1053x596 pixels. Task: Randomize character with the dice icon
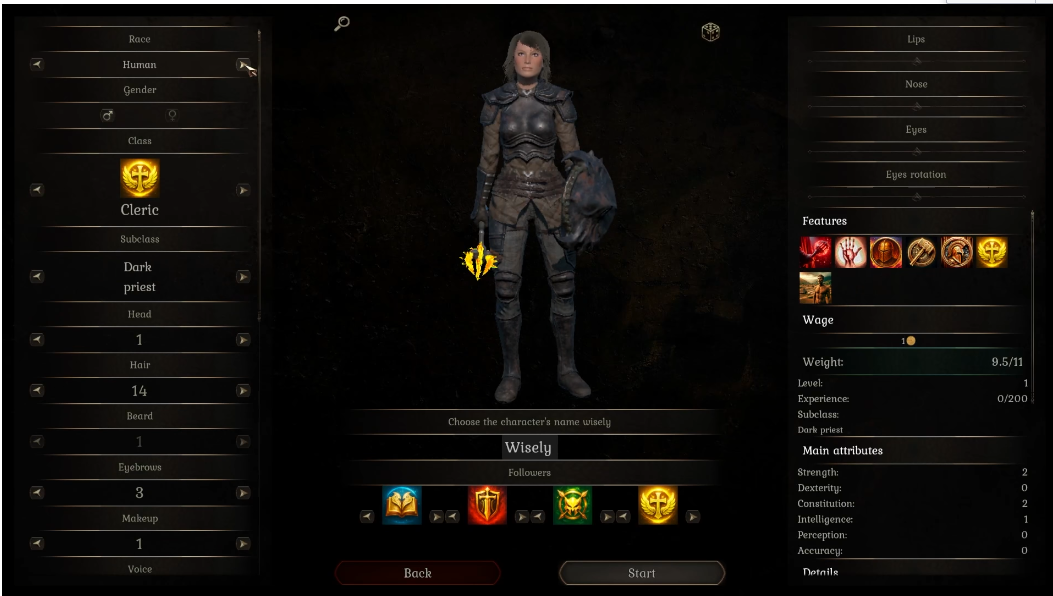coord(710,32)
